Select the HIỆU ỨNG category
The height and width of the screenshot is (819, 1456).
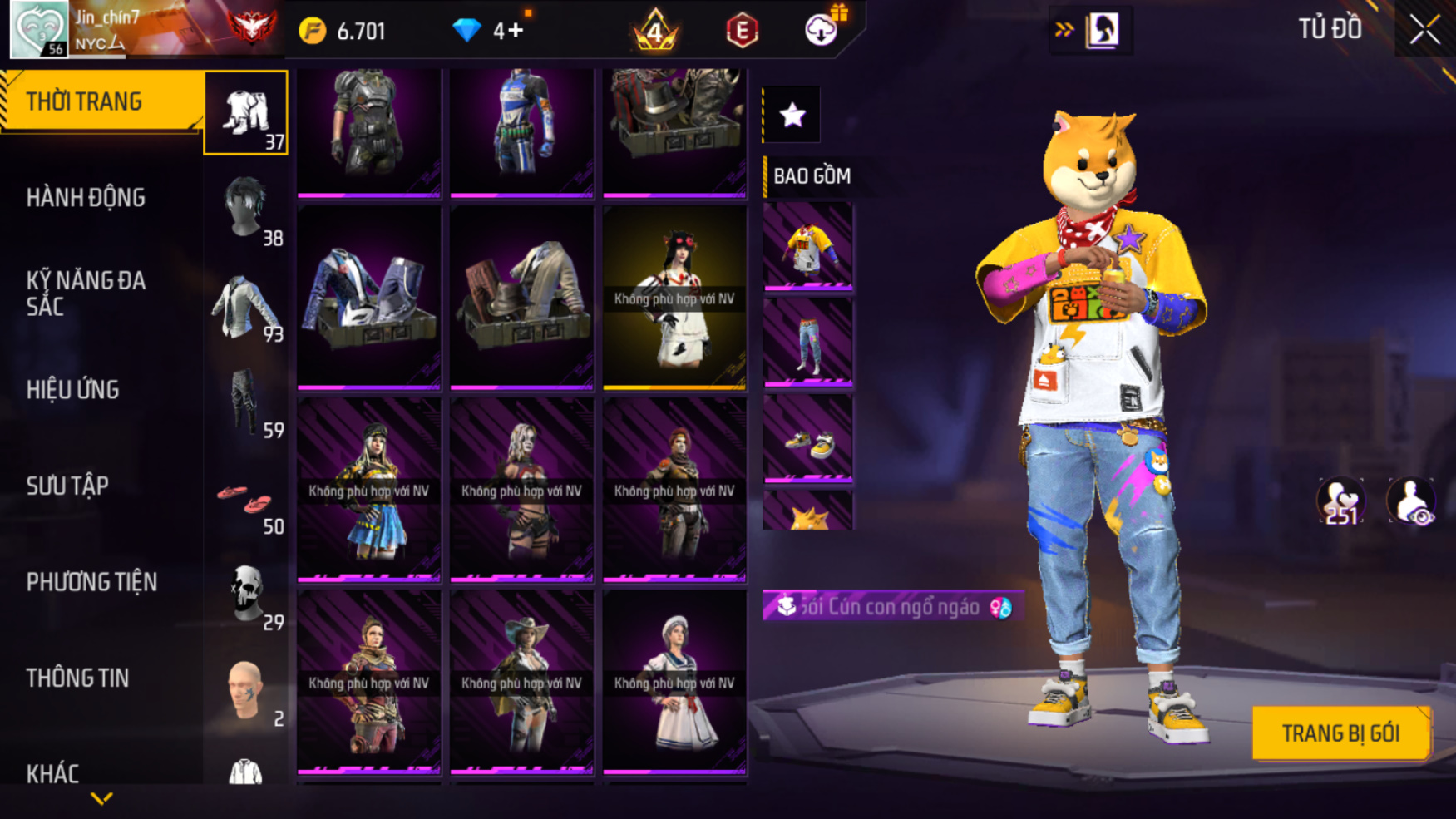73,390
